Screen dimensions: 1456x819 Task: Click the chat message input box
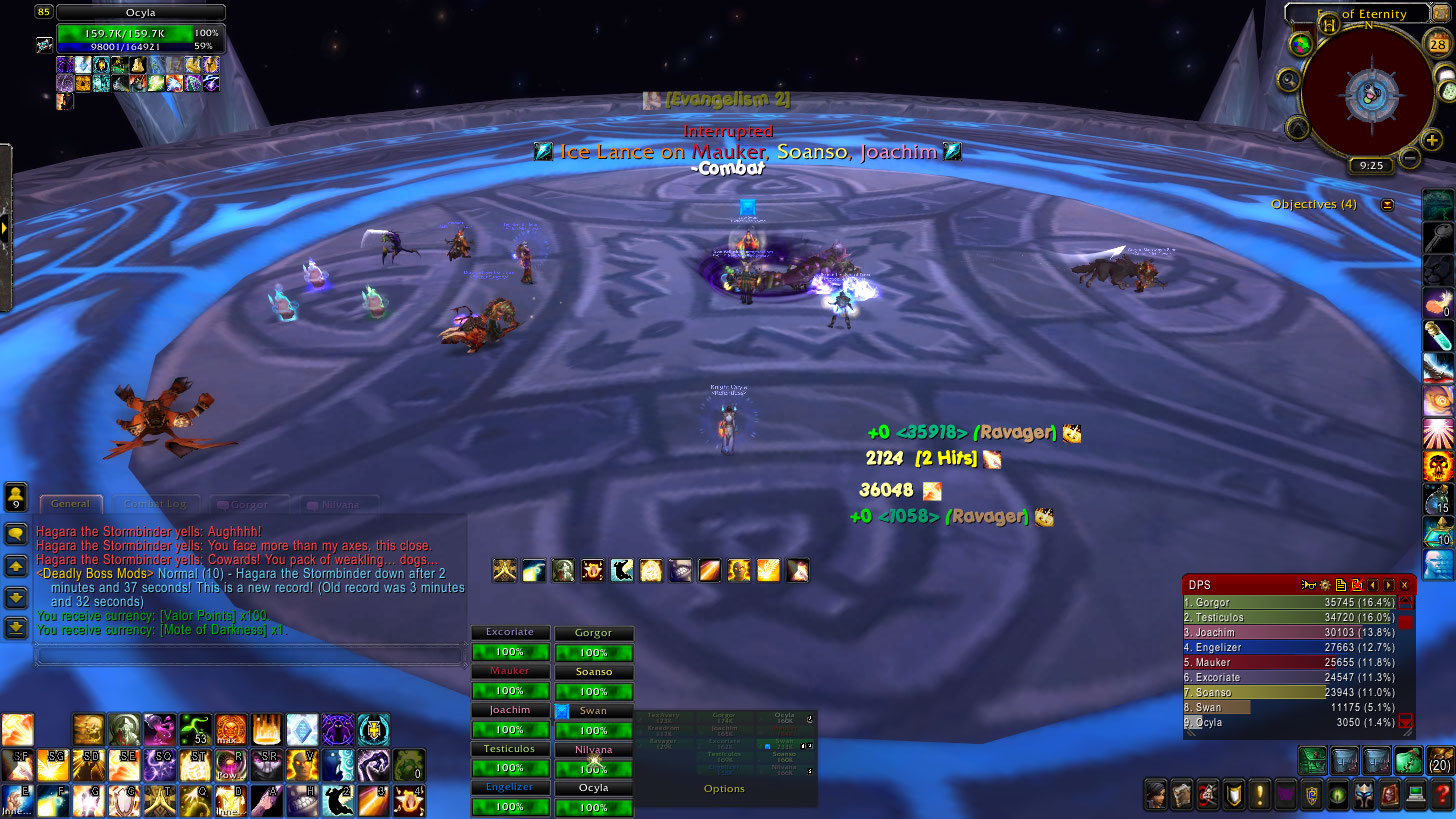coord(250,656)
